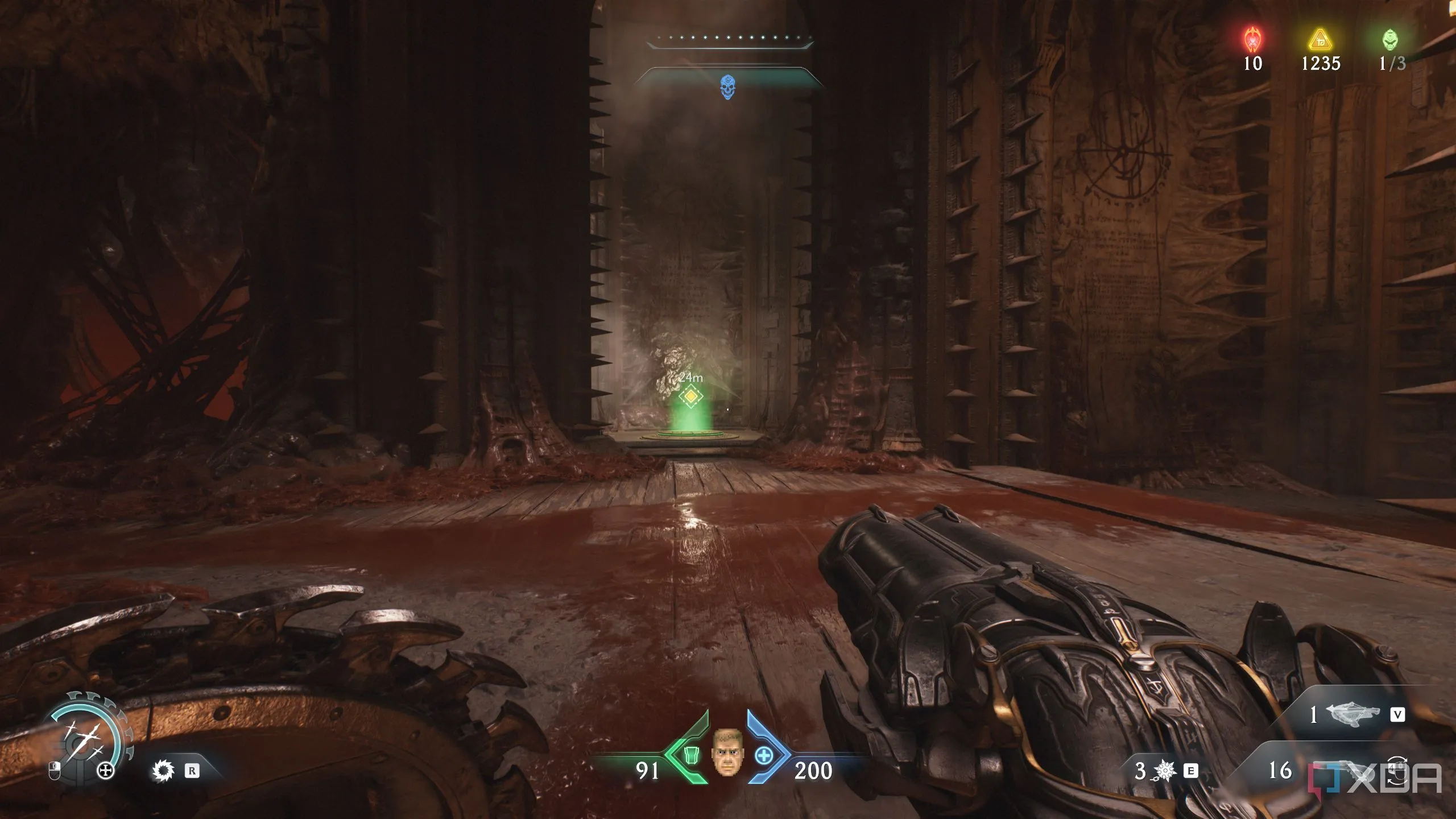The height and width of the screenshot is (819, 1456).
Task: Click the green Slayer helmet lives icon
Action: point(1390,40)
